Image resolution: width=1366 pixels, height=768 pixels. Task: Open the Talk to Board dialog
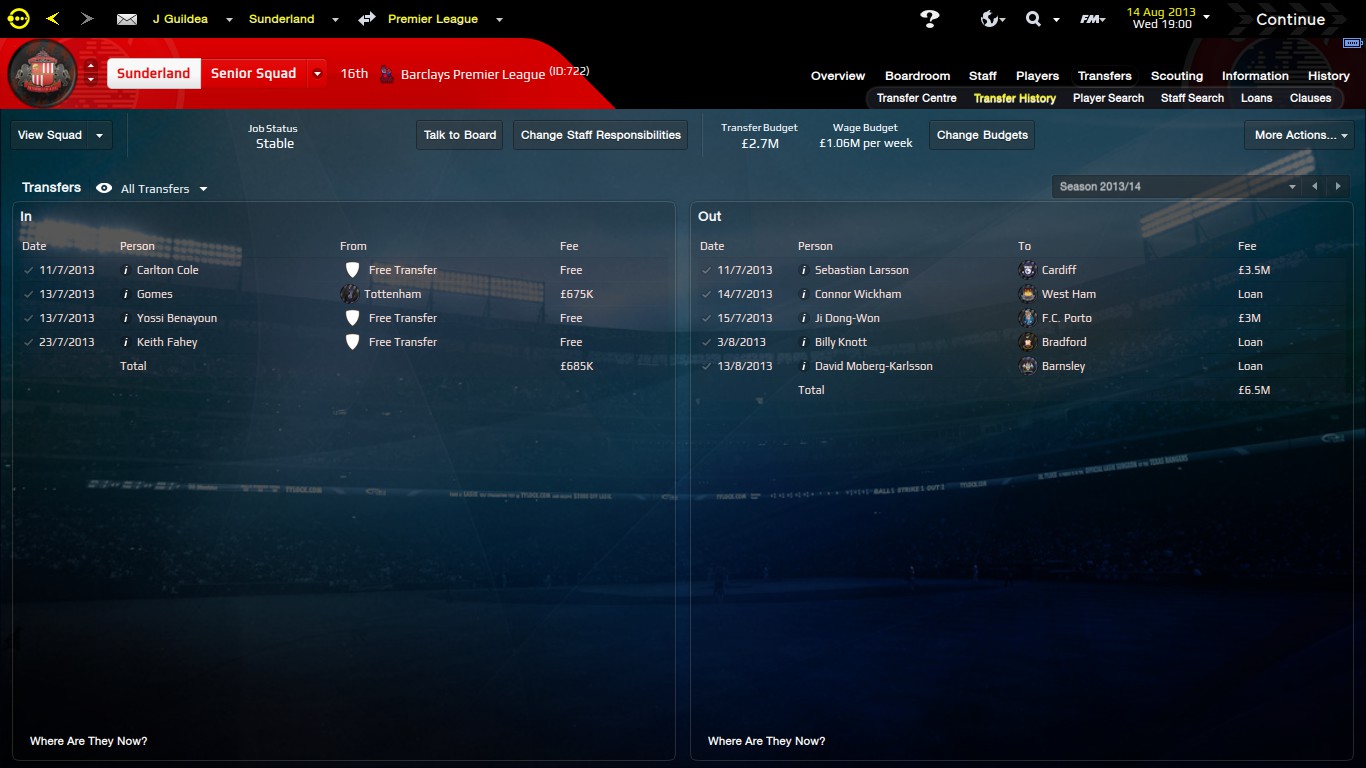(x=460, y=135)
